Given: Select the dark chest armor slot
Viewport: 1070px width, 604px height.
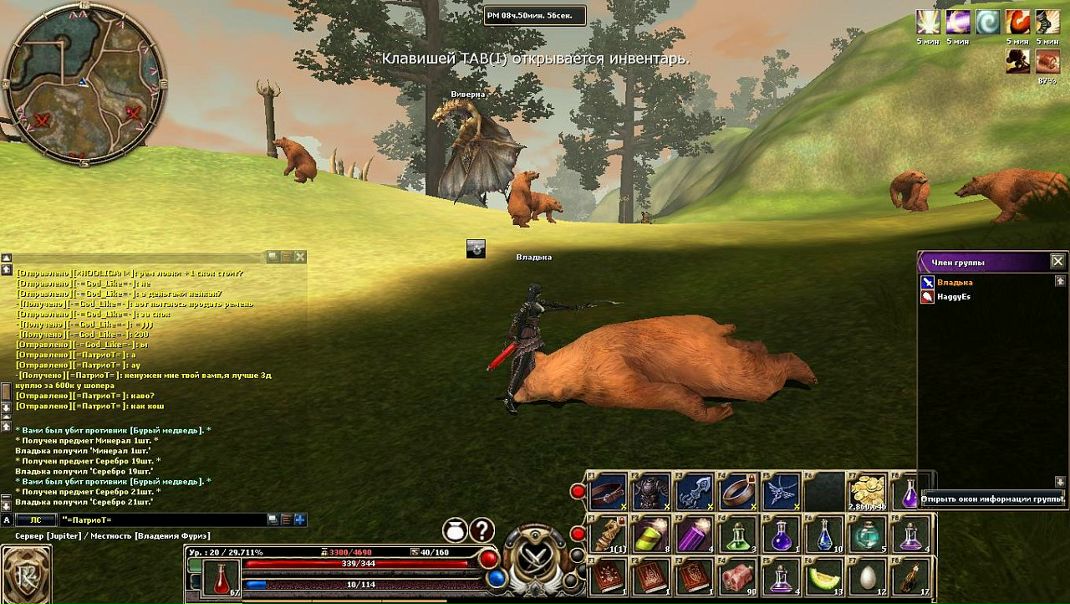Looking at the screenshot, I should pos(651,491).
